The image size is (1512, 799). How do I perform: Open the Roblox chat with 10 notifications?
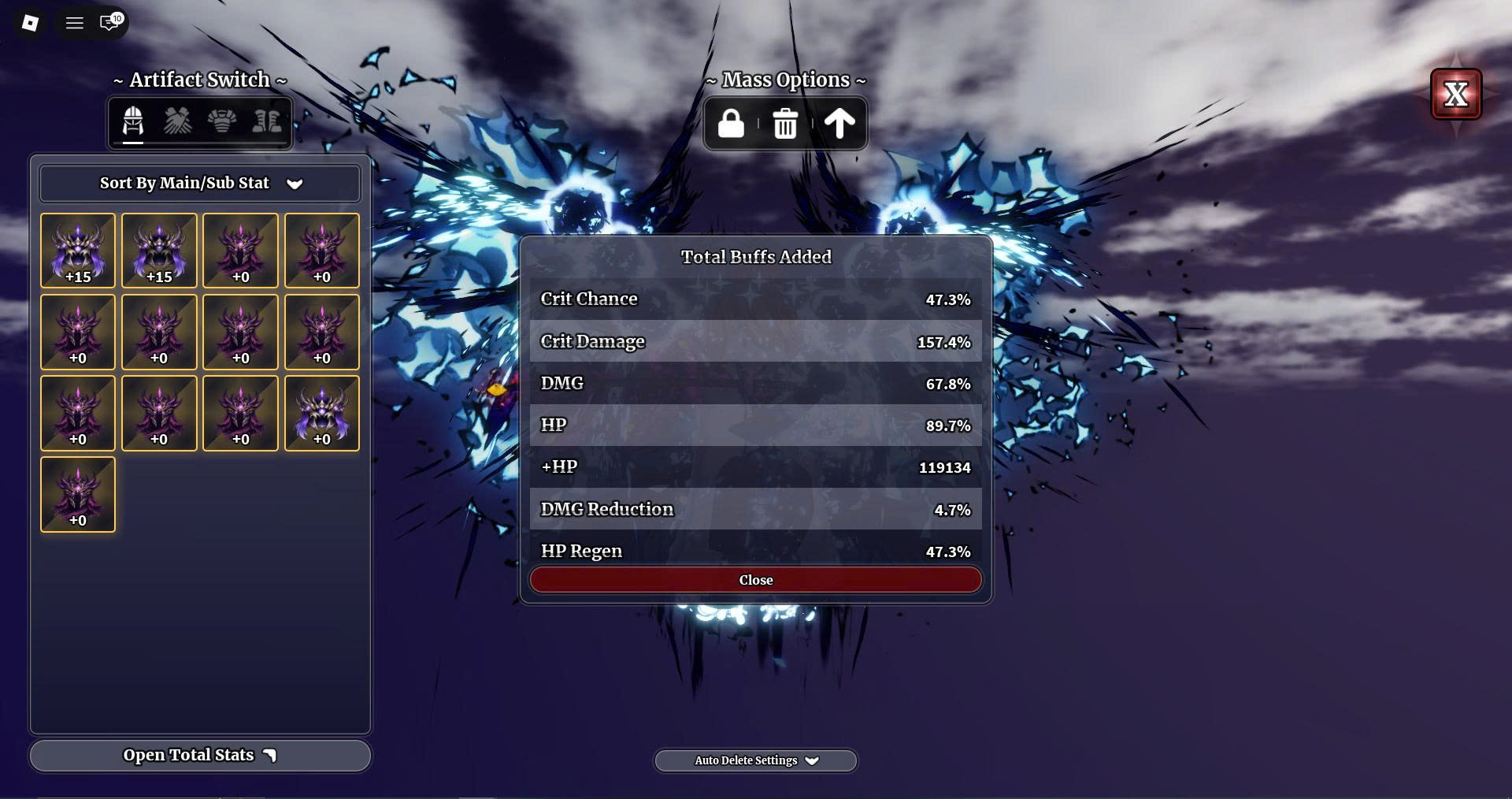110,22
